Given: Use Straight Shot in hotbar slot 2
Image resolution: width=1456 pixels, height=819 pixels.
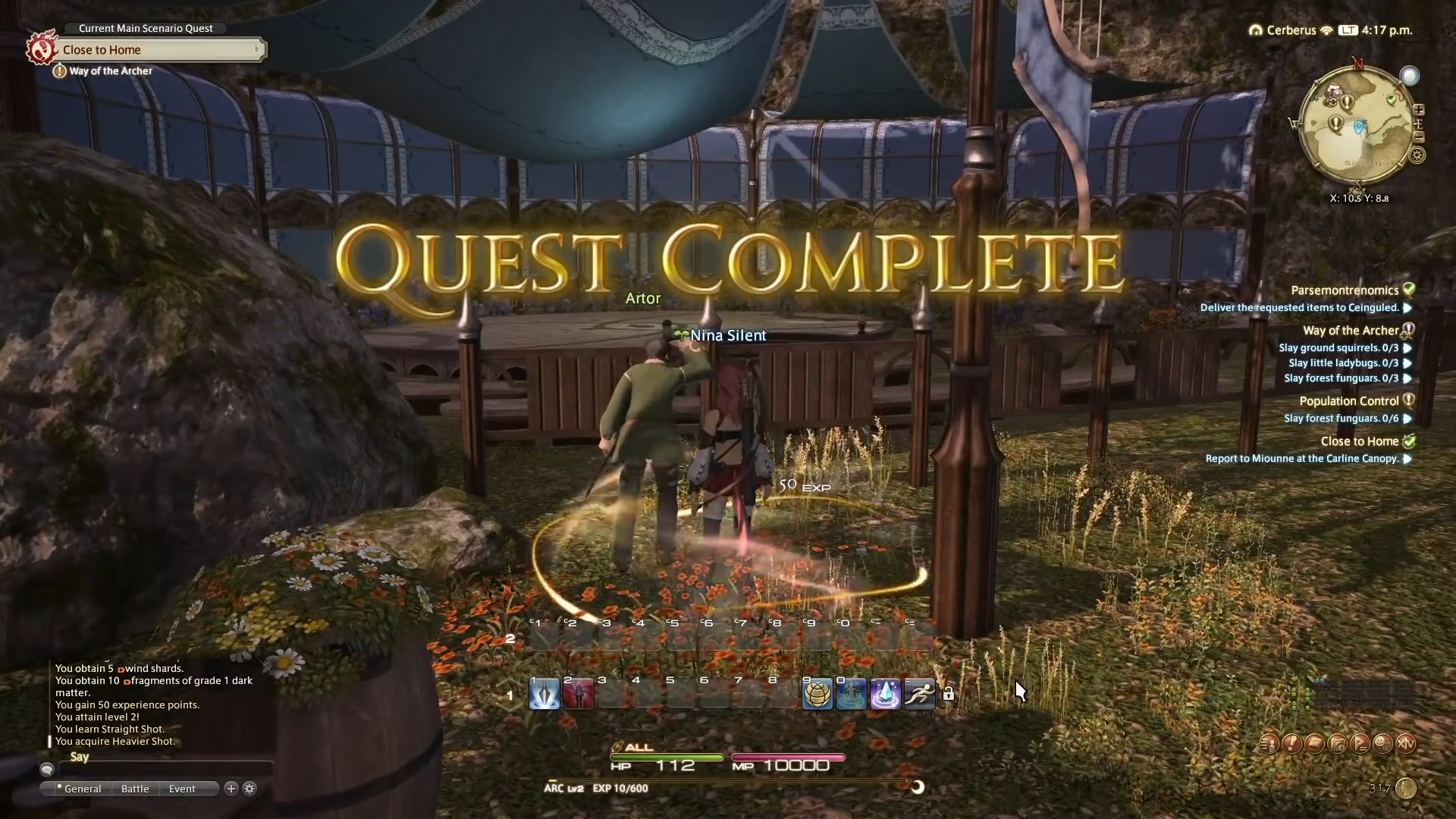Looking at the screenshot, I should 579,694.
